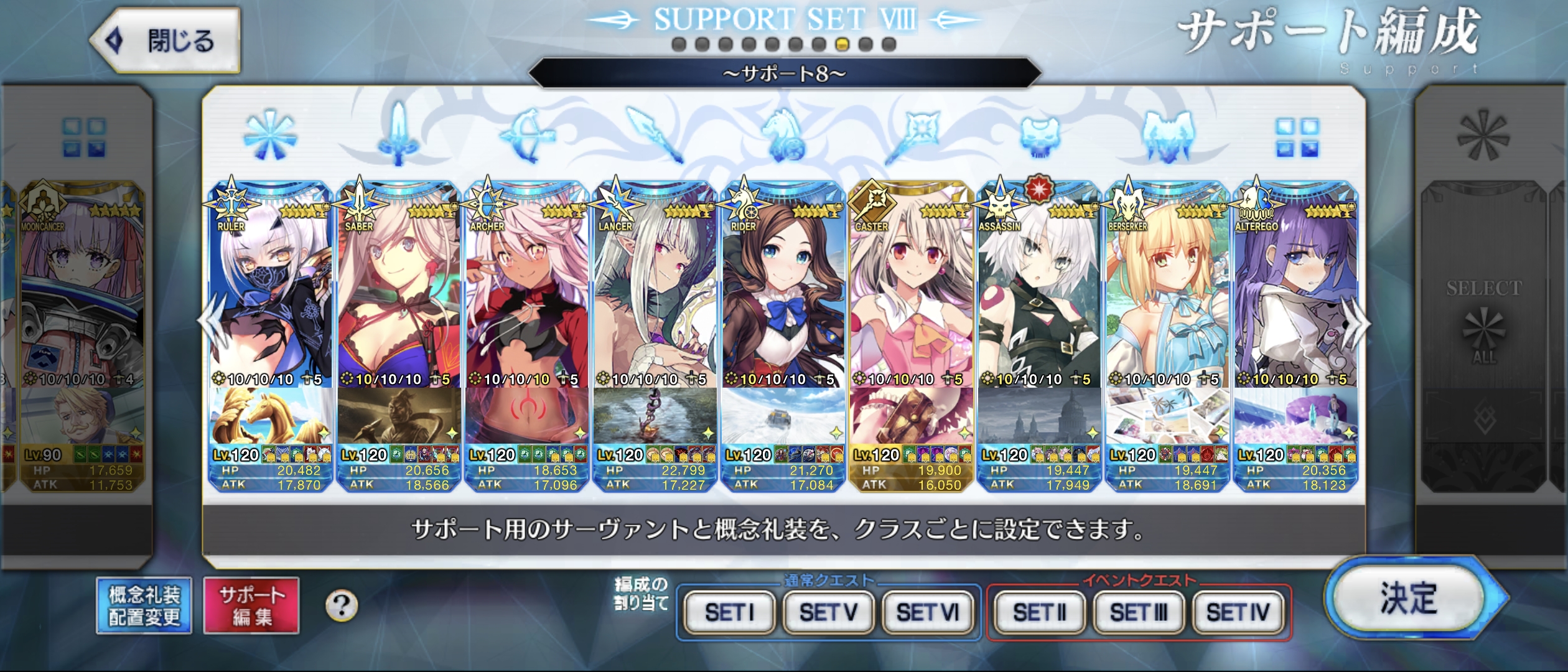
Task: Assign formation to SET V
Action: (828, 612)
